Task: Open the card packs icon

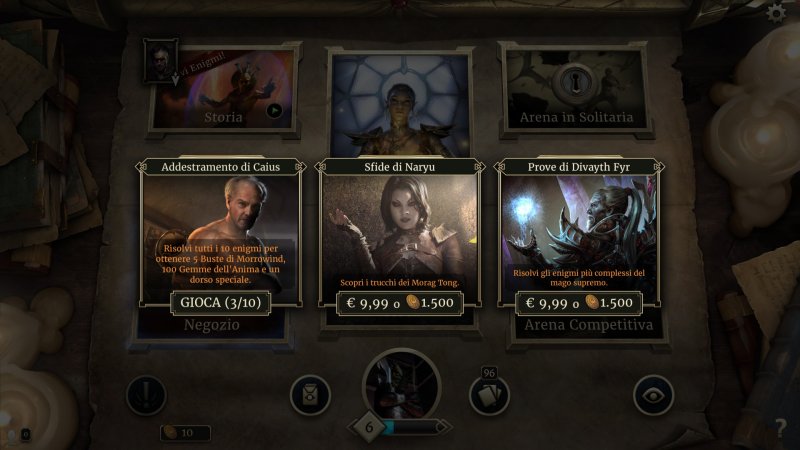Action: [x=310, y=395]
